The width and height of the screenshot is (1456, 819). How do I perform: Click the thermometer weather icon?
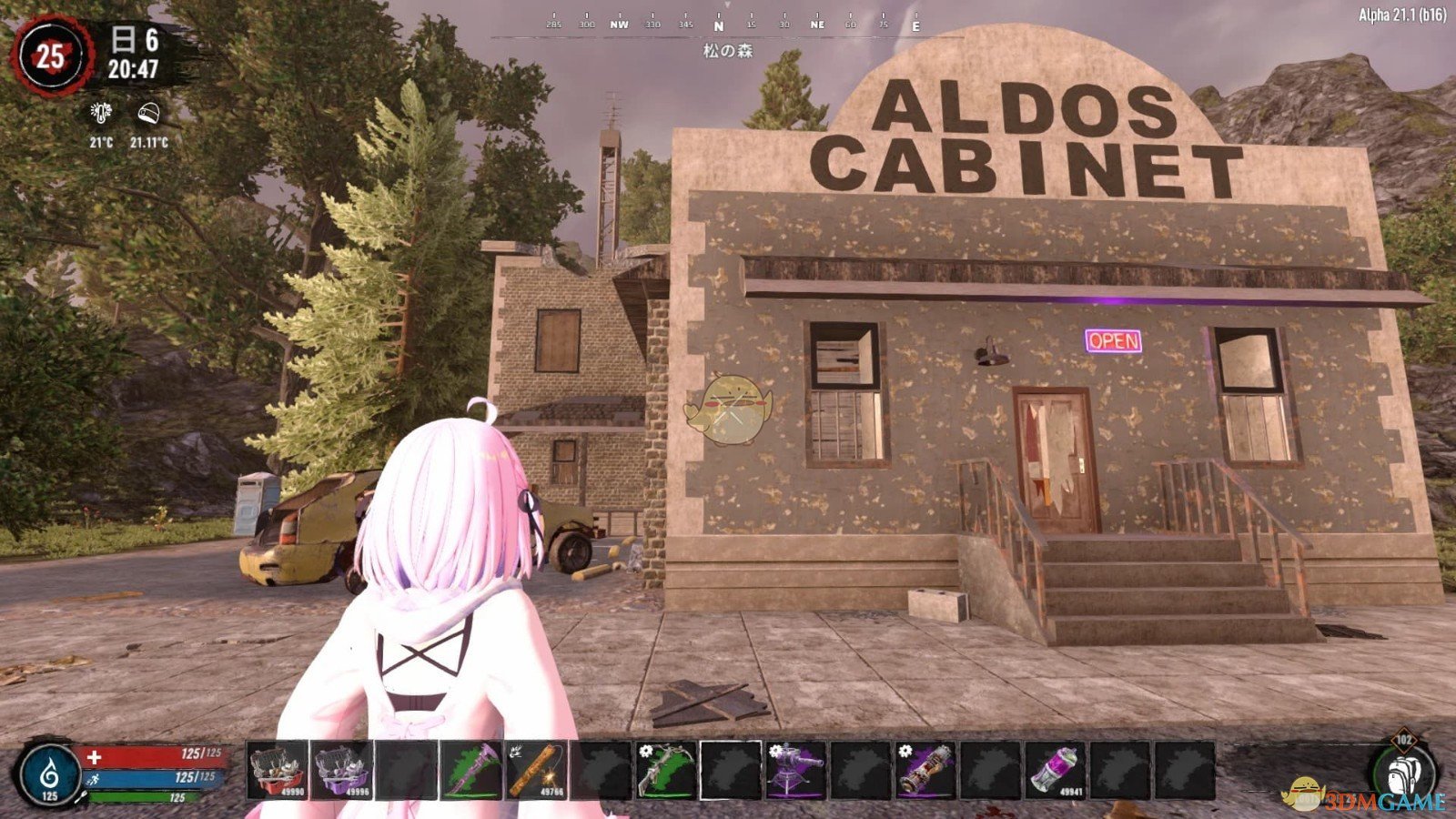pyautogui.click(x=99, y=114)
